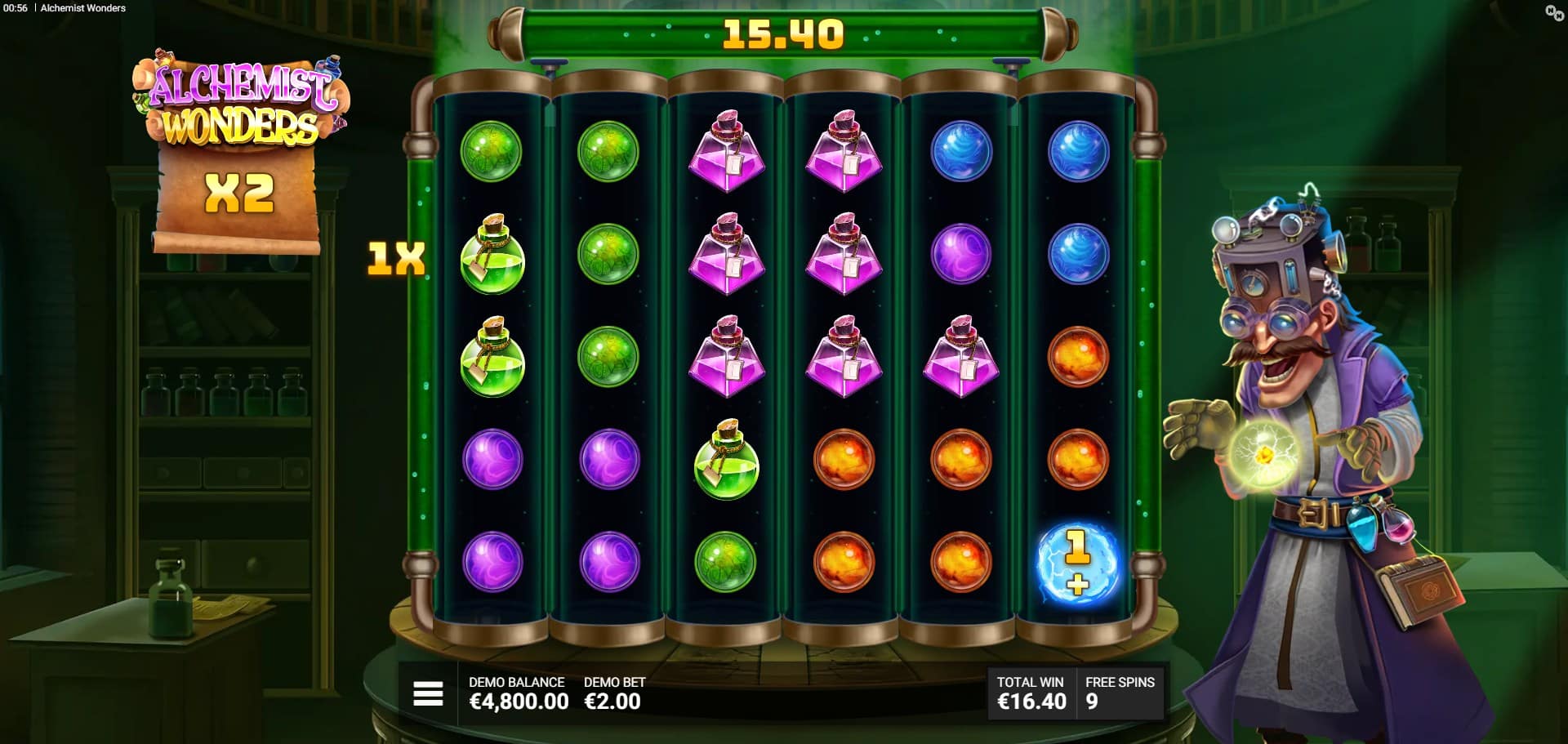Adjust the Demo Bet amount
The image size is (1568, 744).
[613, 693]
